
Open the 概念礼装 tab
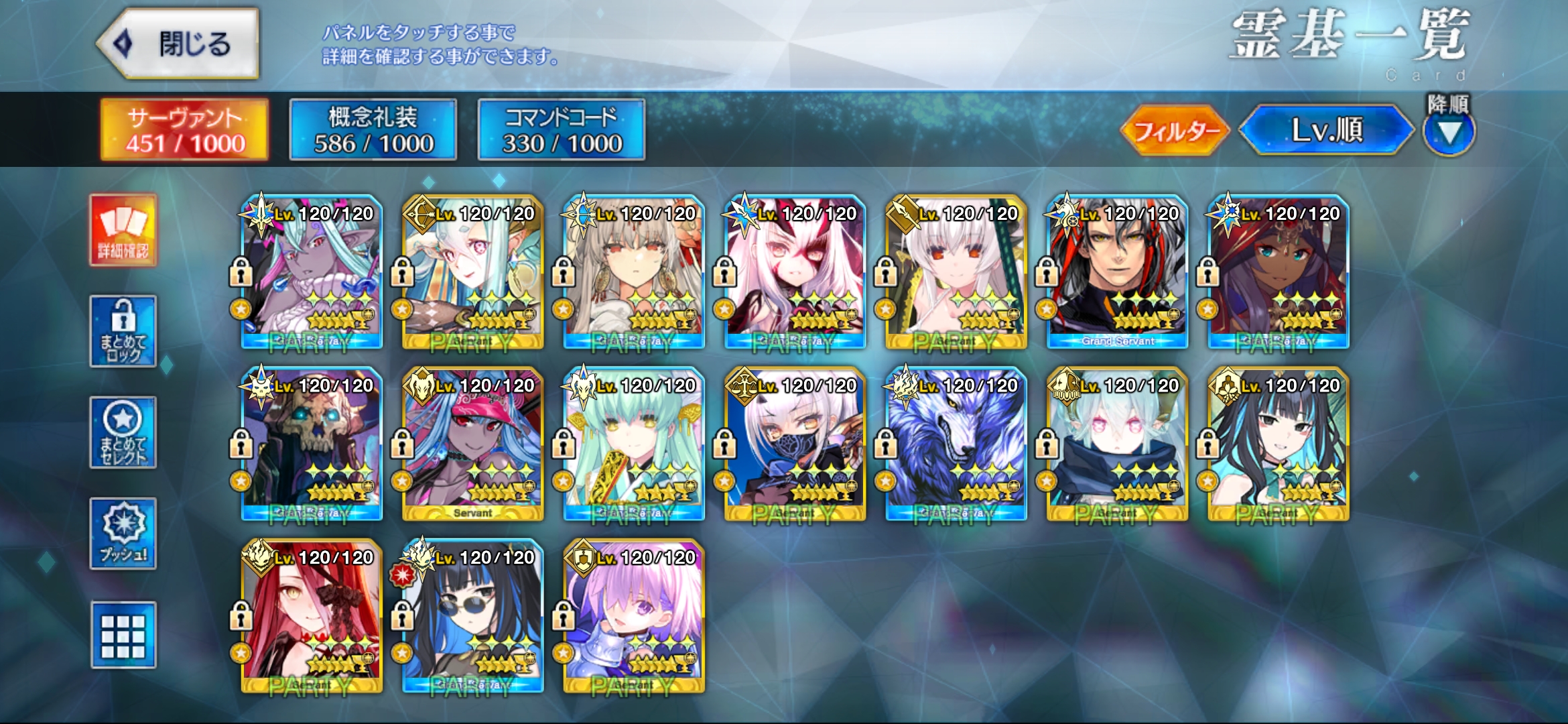tap(373, 130)
